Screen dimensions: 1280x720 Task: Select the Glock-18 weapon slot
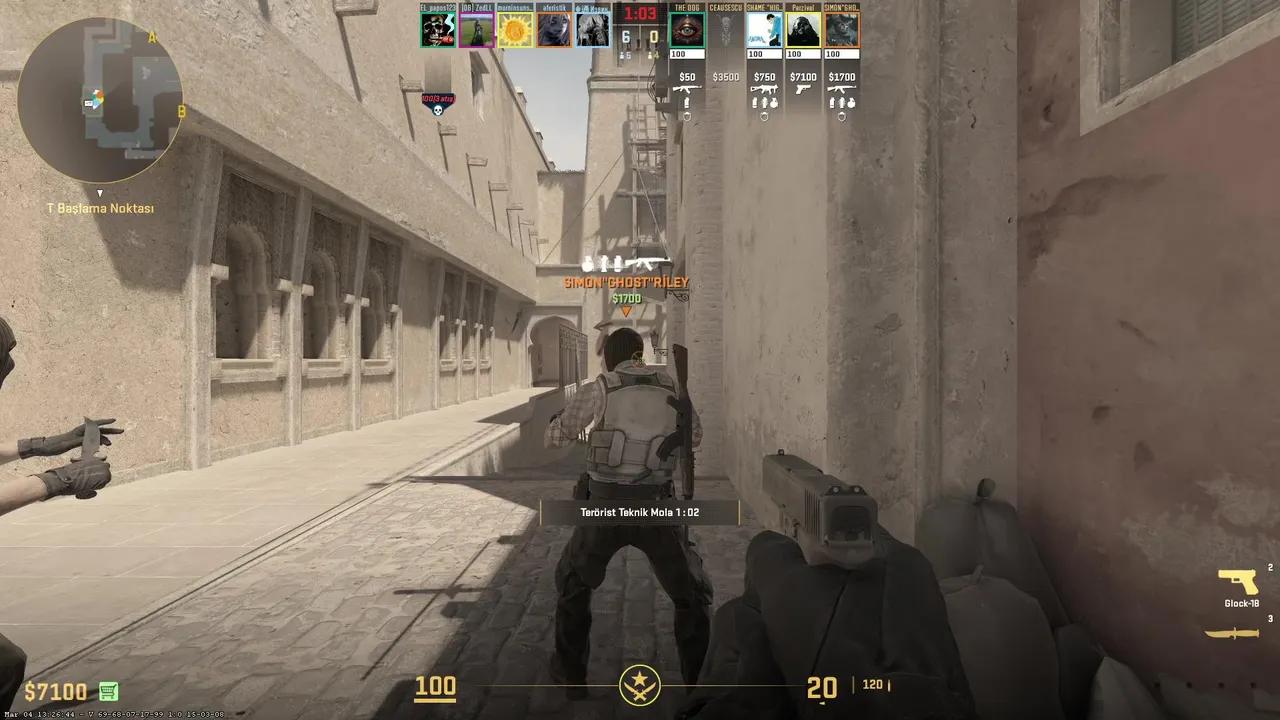tap(1240, 583)
